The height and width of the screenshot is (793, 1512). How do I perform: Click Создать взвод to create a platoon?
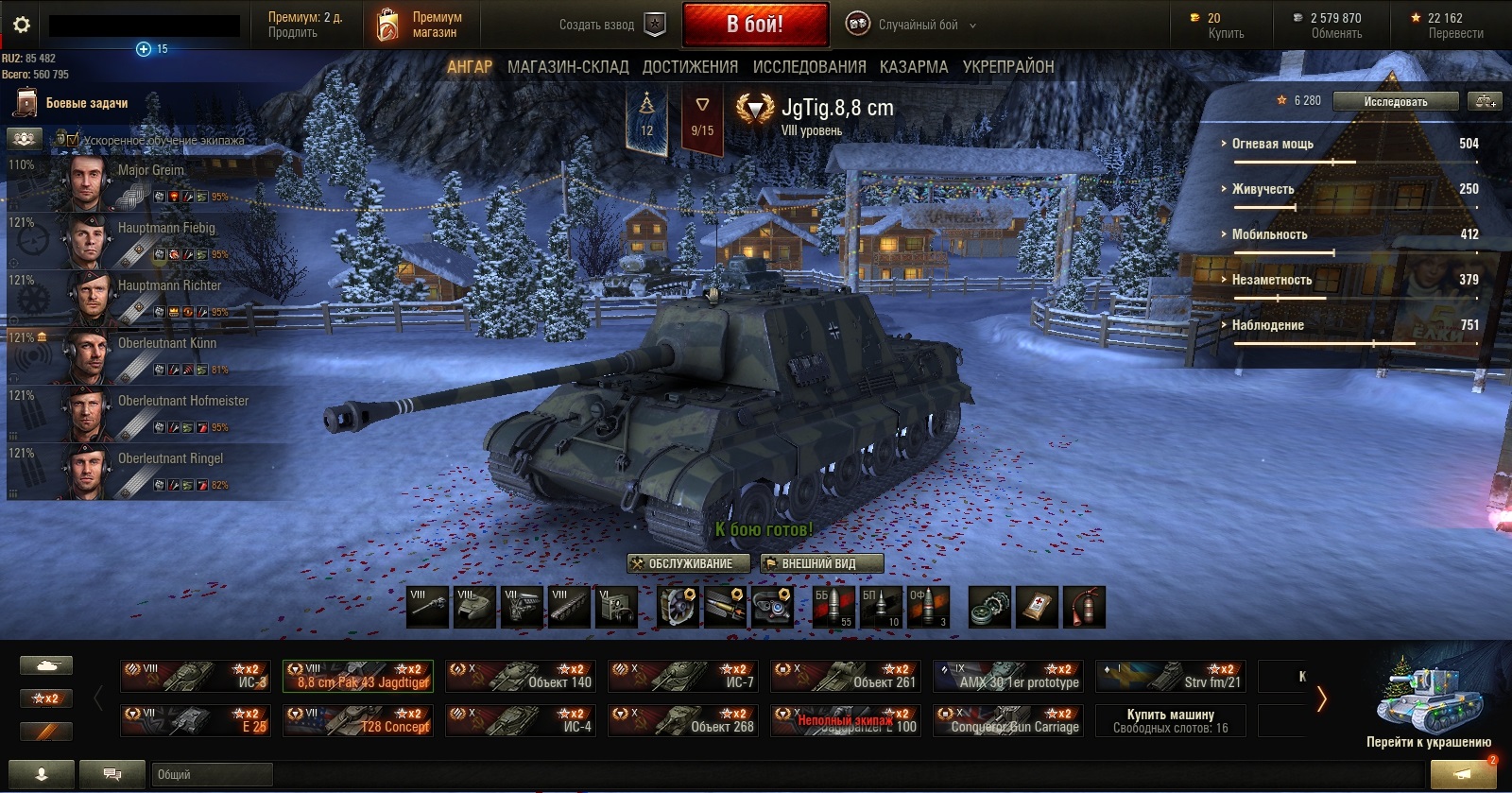click(610, 26)
